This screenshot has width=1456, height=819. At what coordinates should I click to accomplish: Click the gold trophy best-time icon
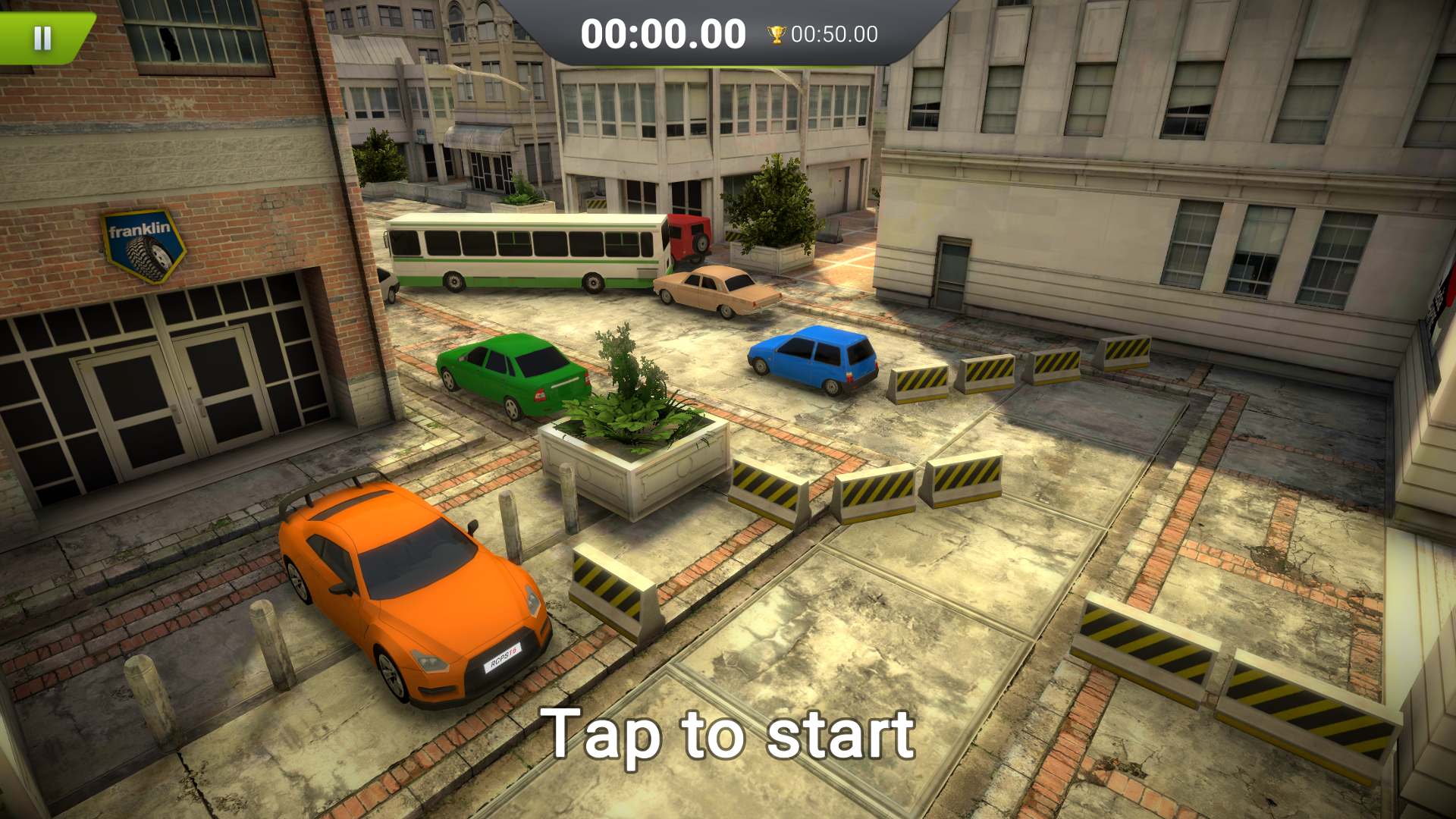(775, 33)
